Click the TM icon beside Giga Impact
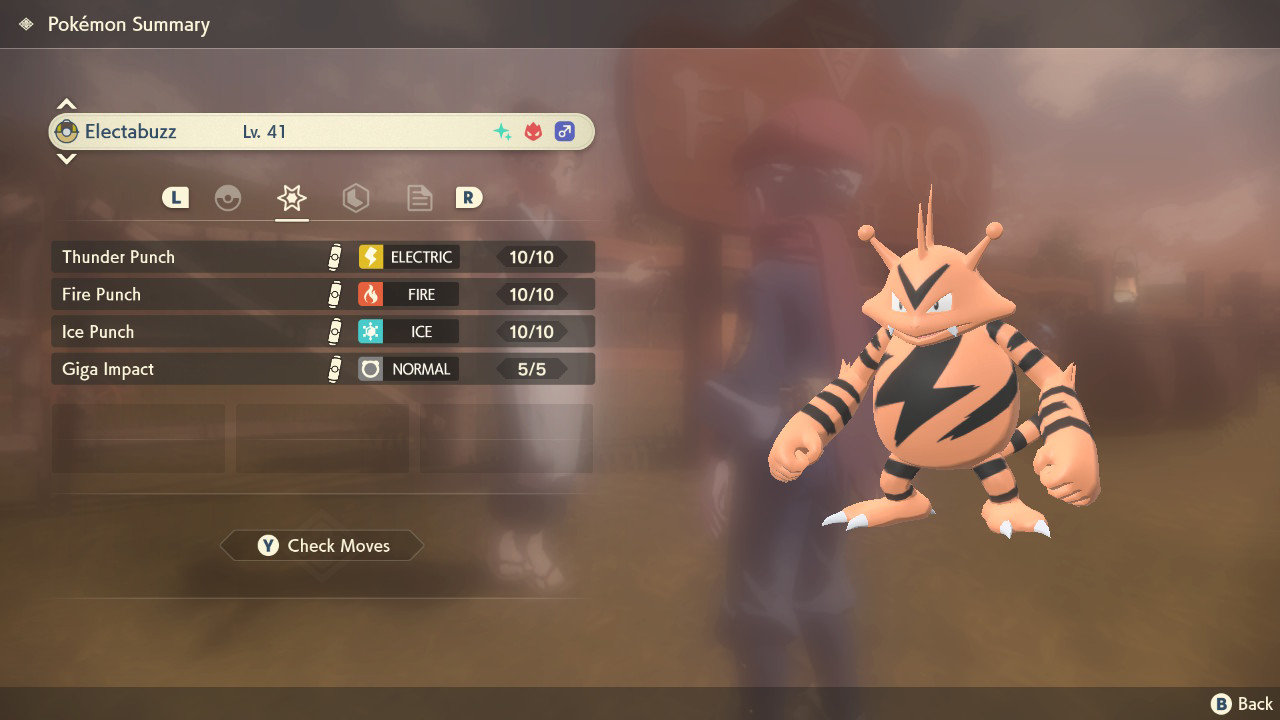The width and height of the screenshot is (1280, 720). [x=335, y=368]
